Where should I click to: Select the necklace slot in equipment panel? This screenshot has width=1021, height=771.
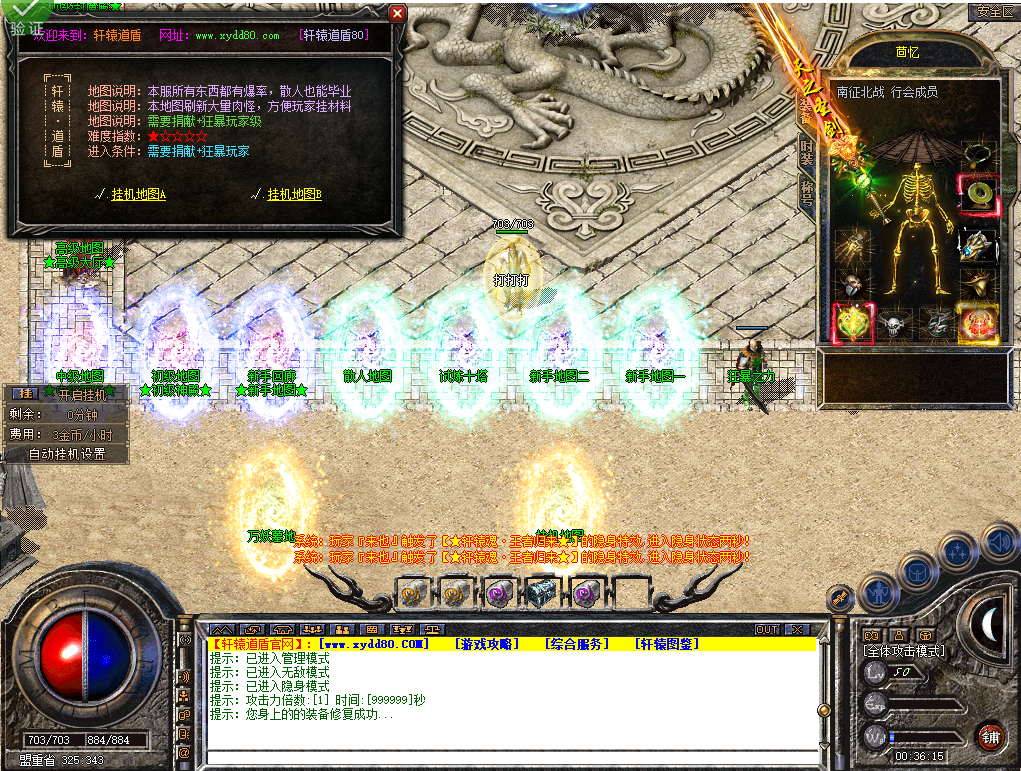click(979, 155)
